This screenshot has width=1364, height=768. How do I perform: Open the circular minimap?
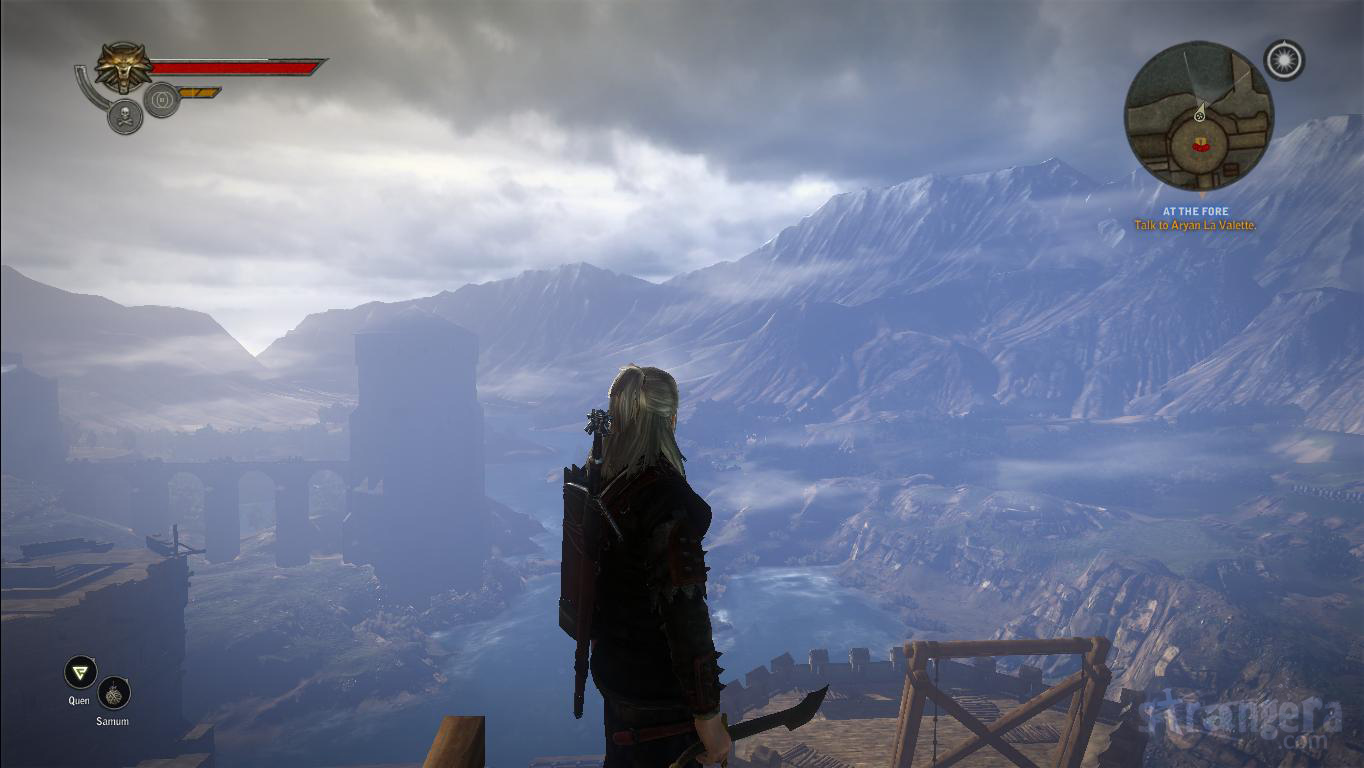tap(1198, 116)
